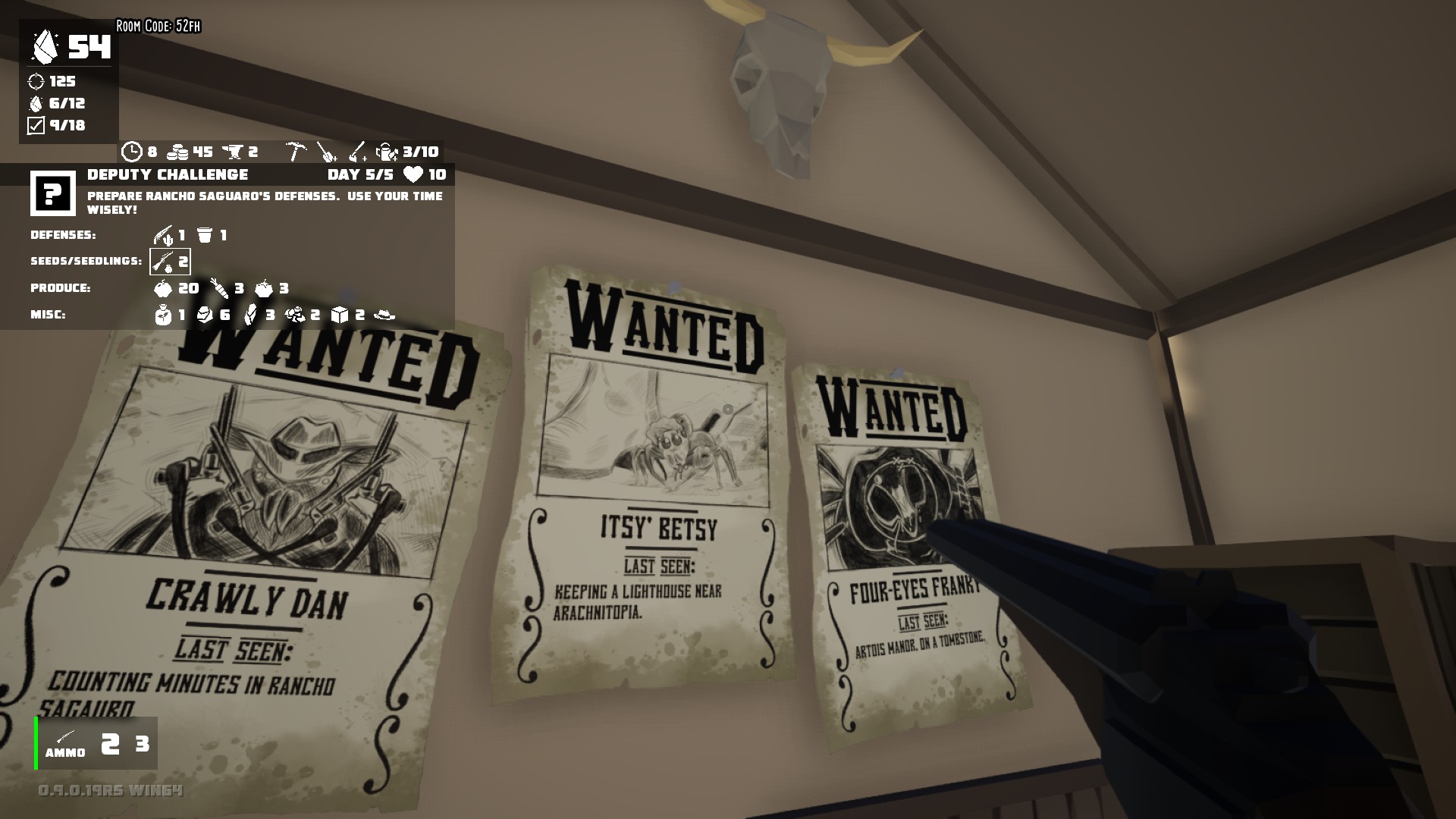Select the cube block misc item

click(340, 315)
